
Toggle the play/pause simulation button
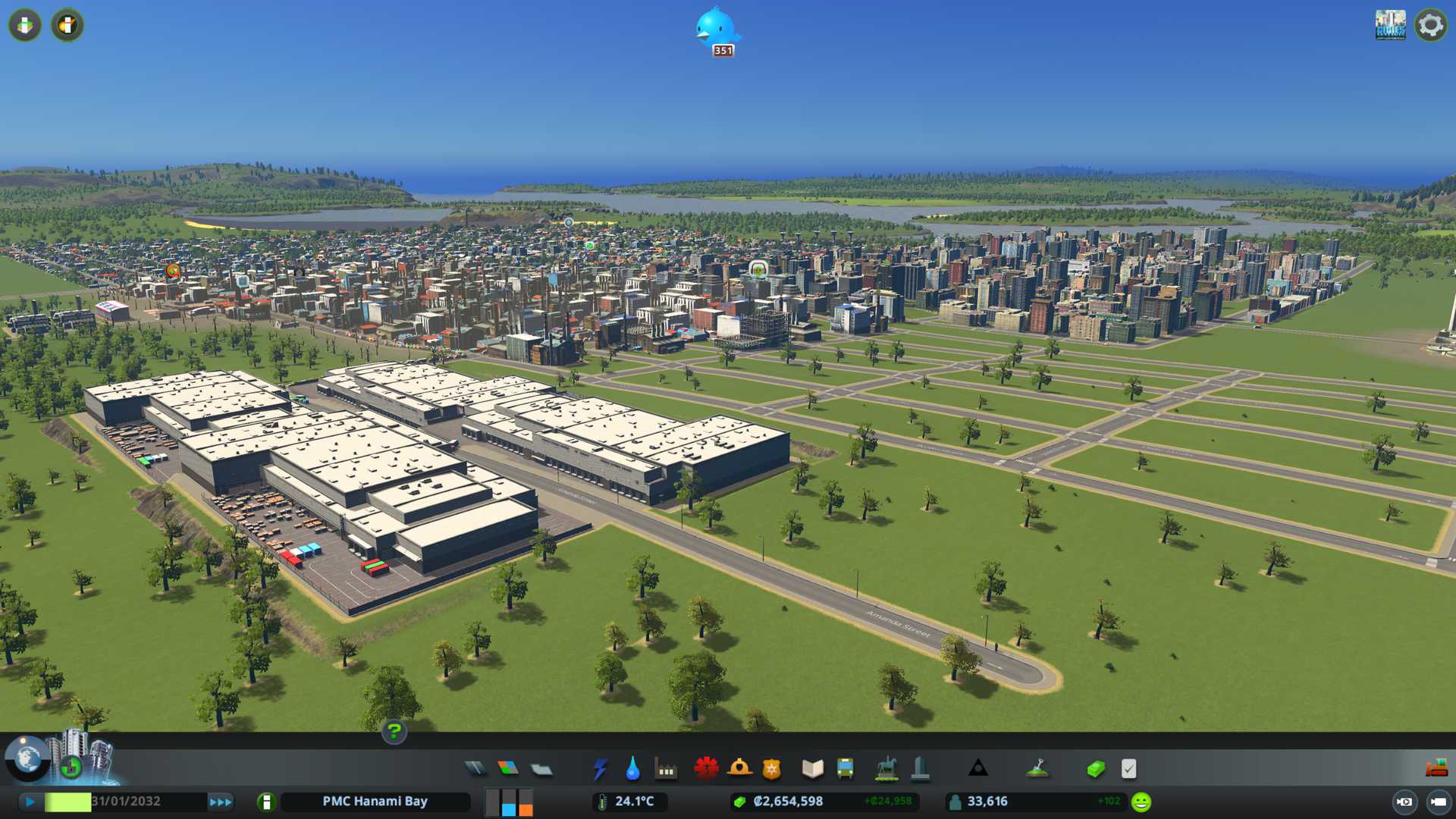pos(30,802)
